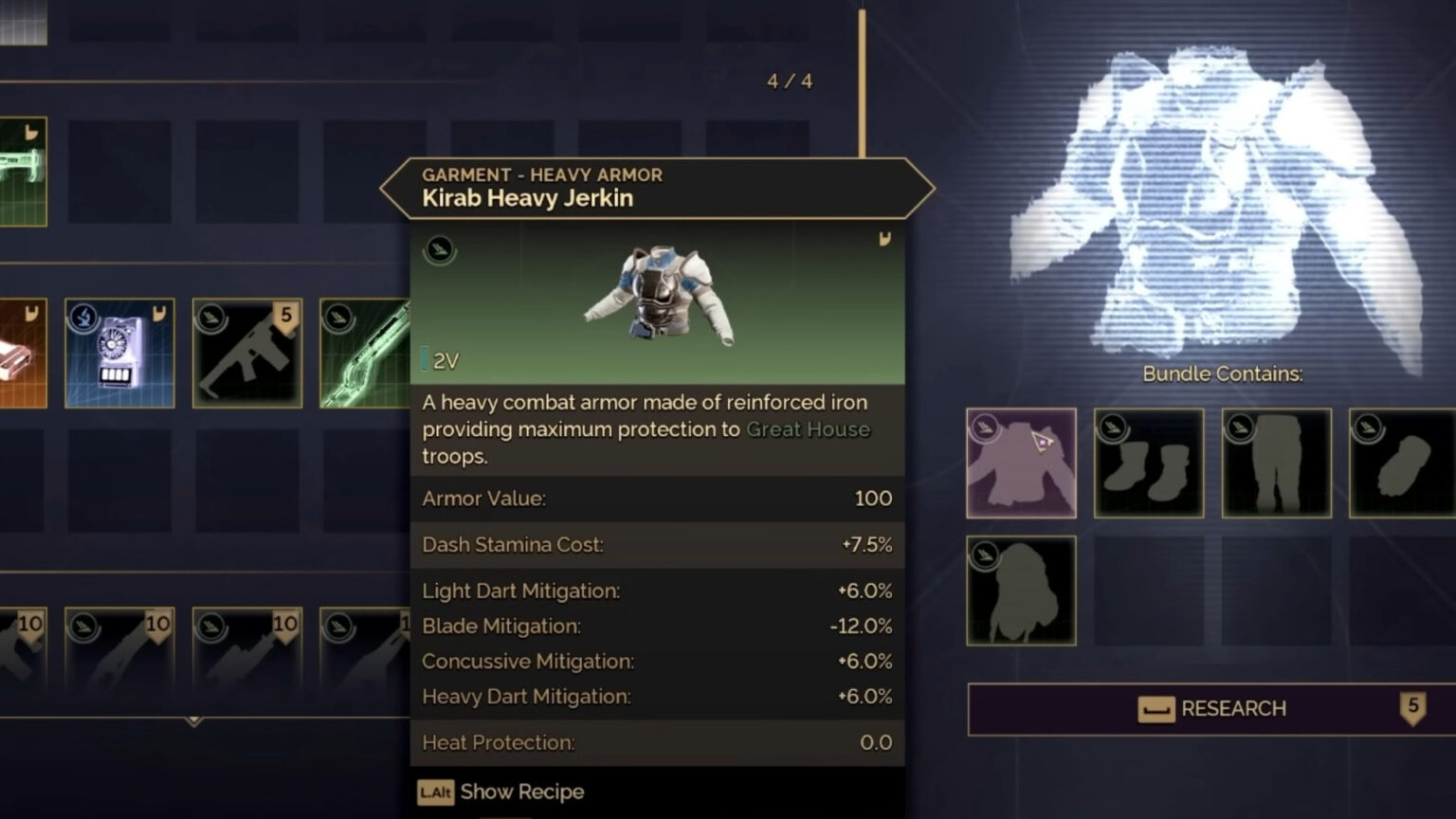Select the trousers item in Bundle Contains
The width and height of the screenshot is (1456, 819).
tap(1276, 463)
